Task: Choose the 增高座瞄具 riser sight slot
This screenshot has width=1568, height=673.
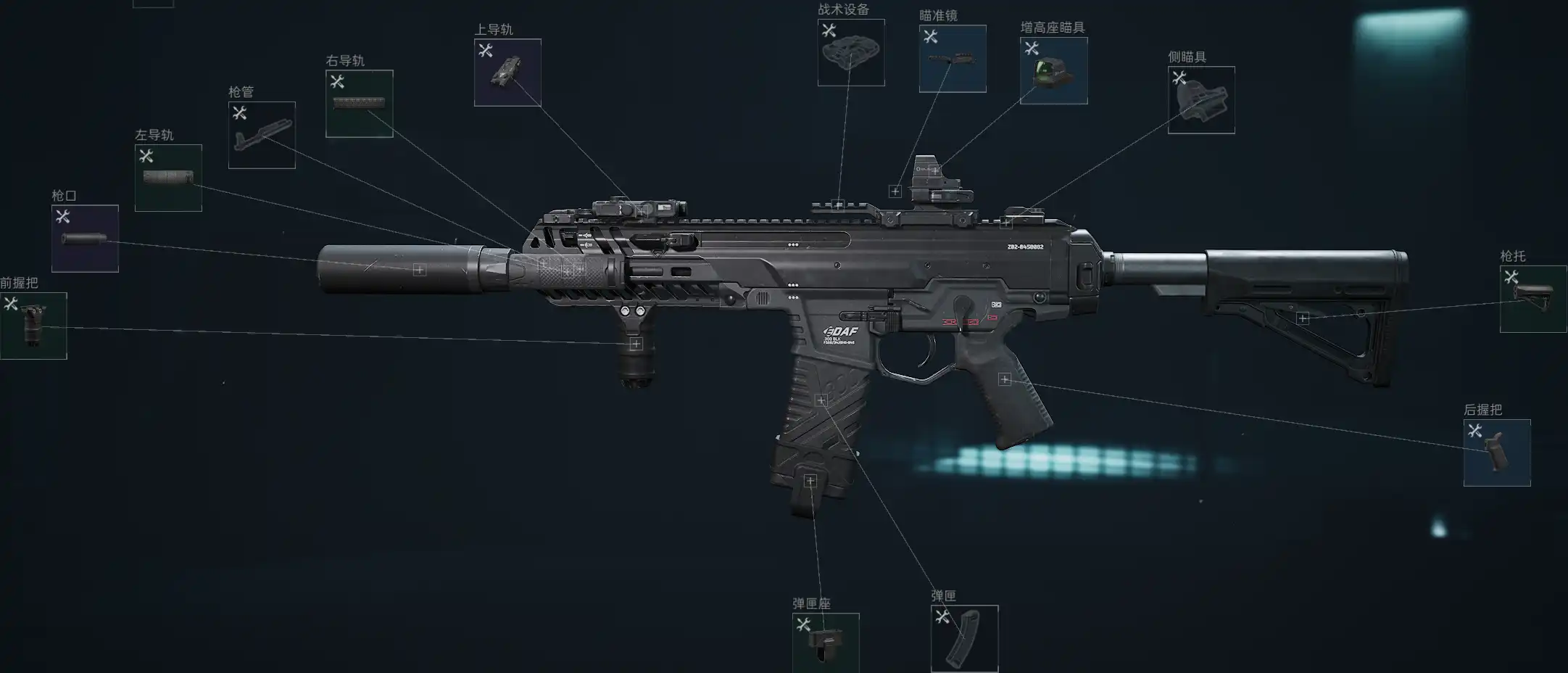Action: tap(1053, 70)
